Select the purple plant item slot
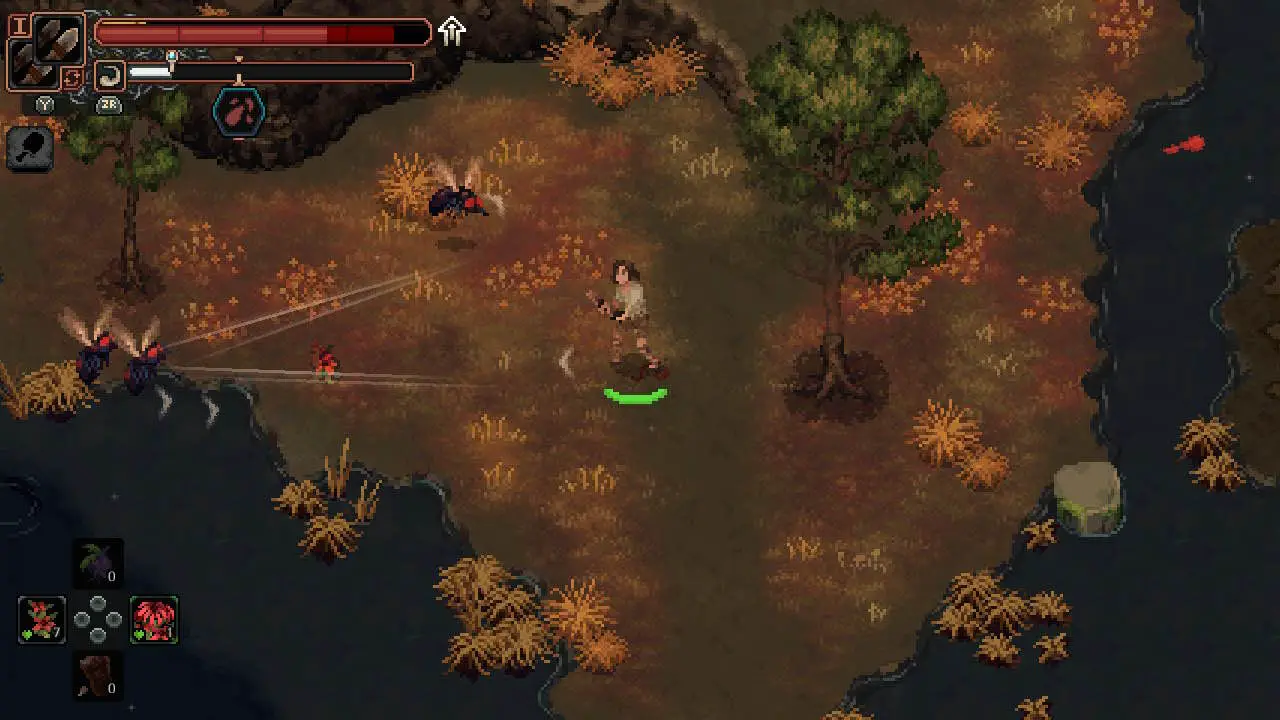The height and width of the screenshot is (720, 1280). tap(98, 562)
